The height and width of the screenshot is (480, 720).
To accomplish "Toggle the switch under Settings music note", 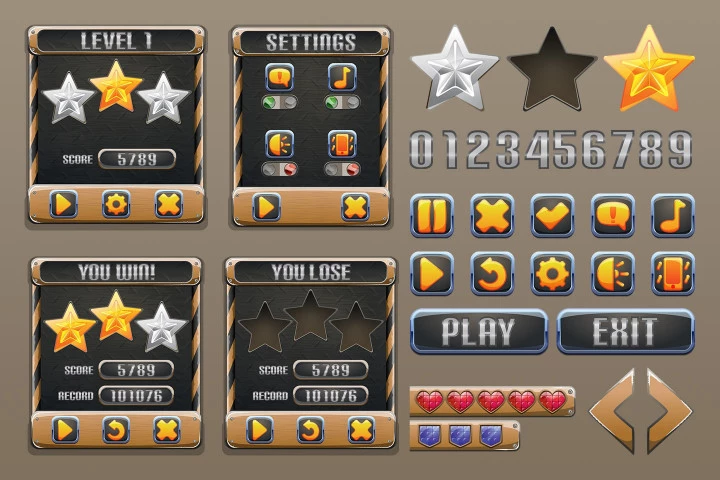I will coord(342,103).
